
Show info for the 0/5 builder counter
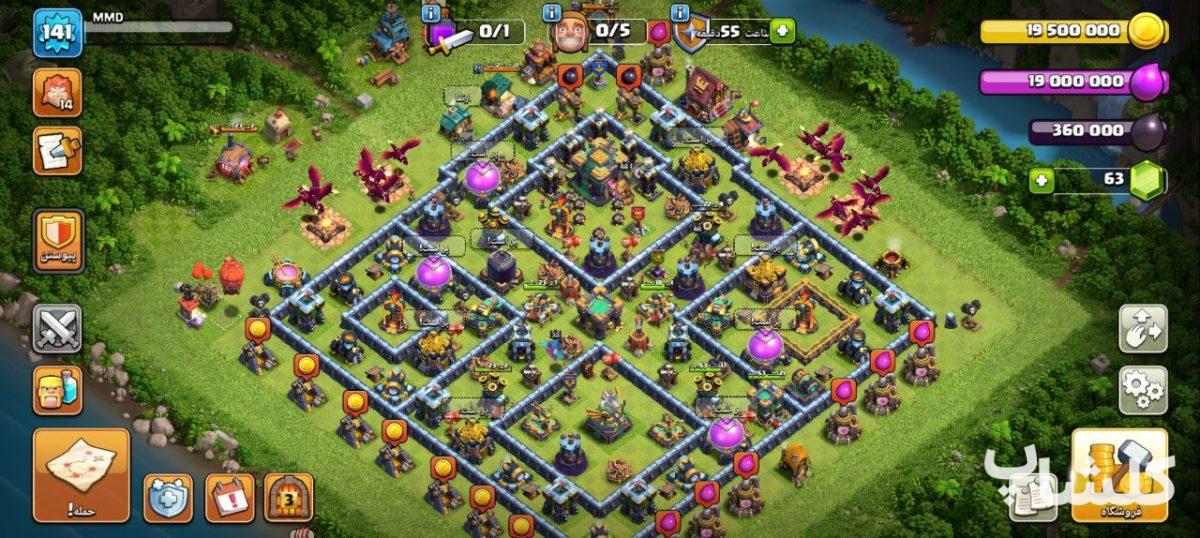click(552, 14)
